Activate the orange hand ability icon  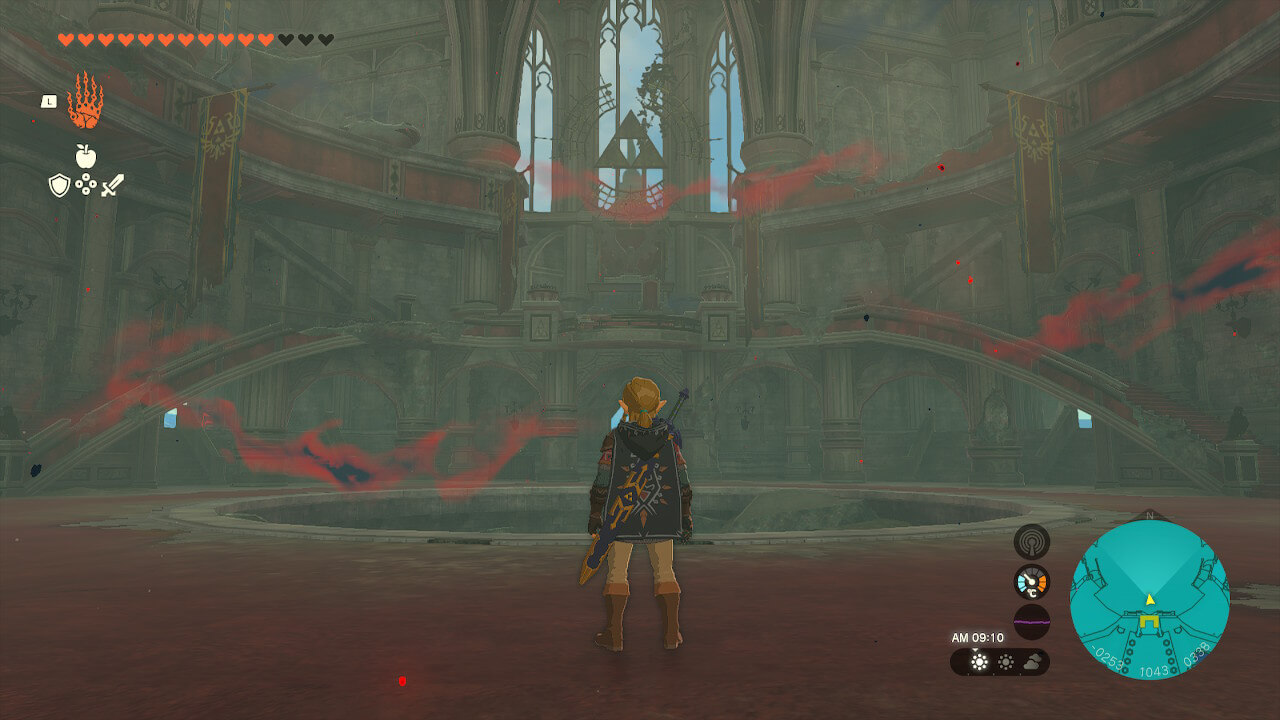tap(85, 101)
